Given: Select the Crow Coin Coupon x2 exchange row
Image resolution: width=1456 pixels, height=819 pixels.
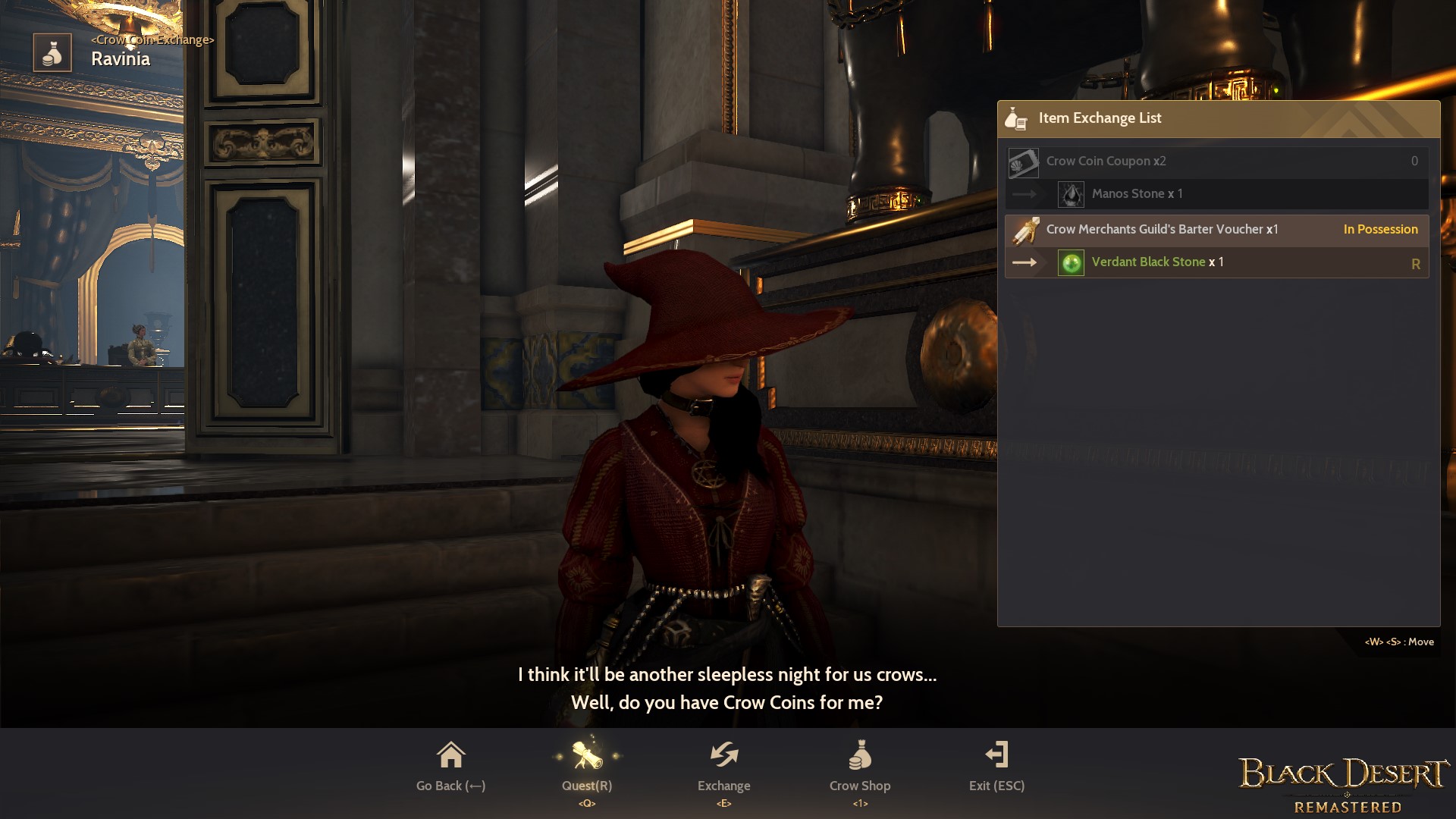Looking at the screenshot, I should 1213,161.
